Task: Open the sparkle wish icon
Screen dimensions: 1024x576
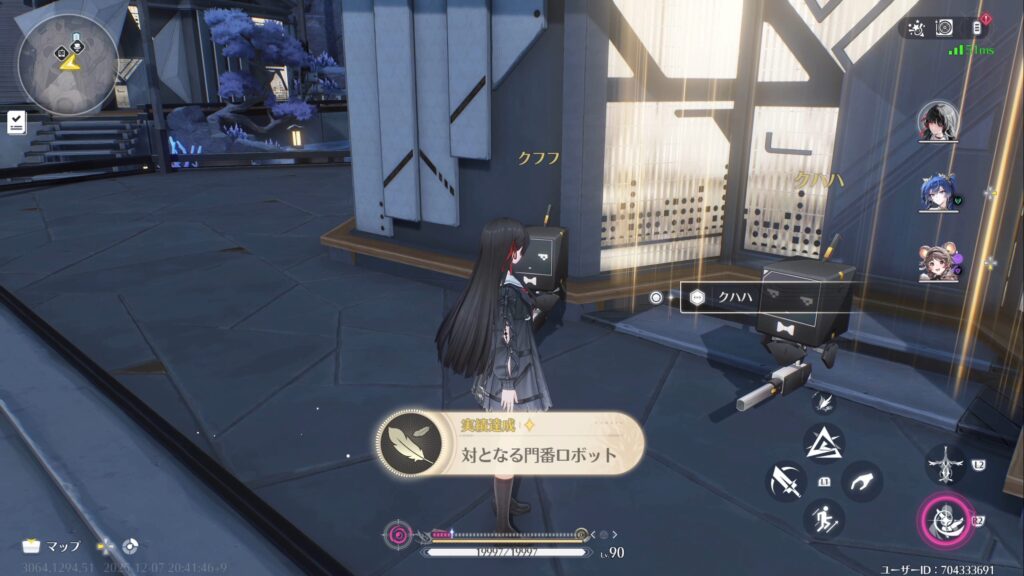Action: click(x=913, y=27)
